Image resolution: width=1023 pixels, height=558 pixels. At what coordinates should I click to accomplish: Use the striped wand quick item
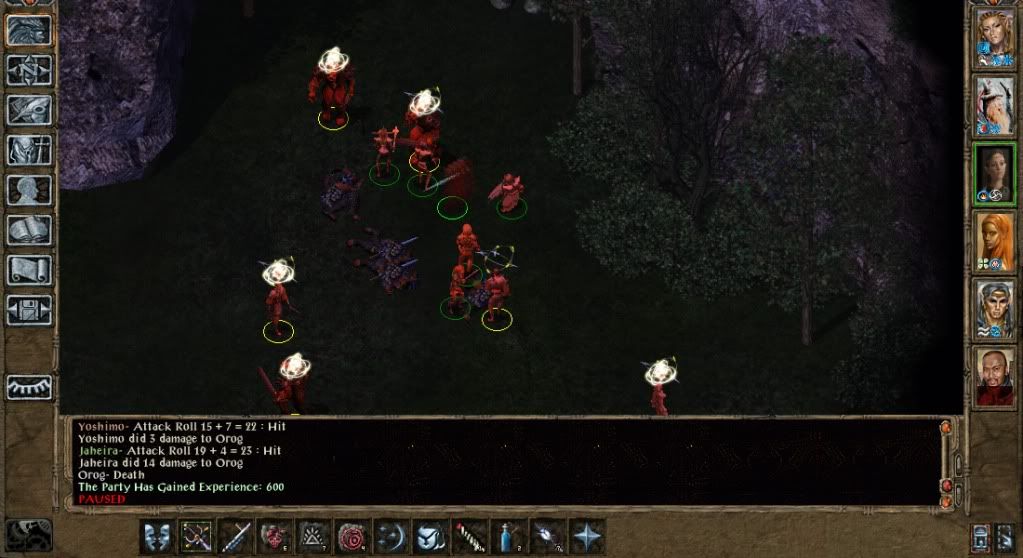pyautogui.click(x=470, y=537)
